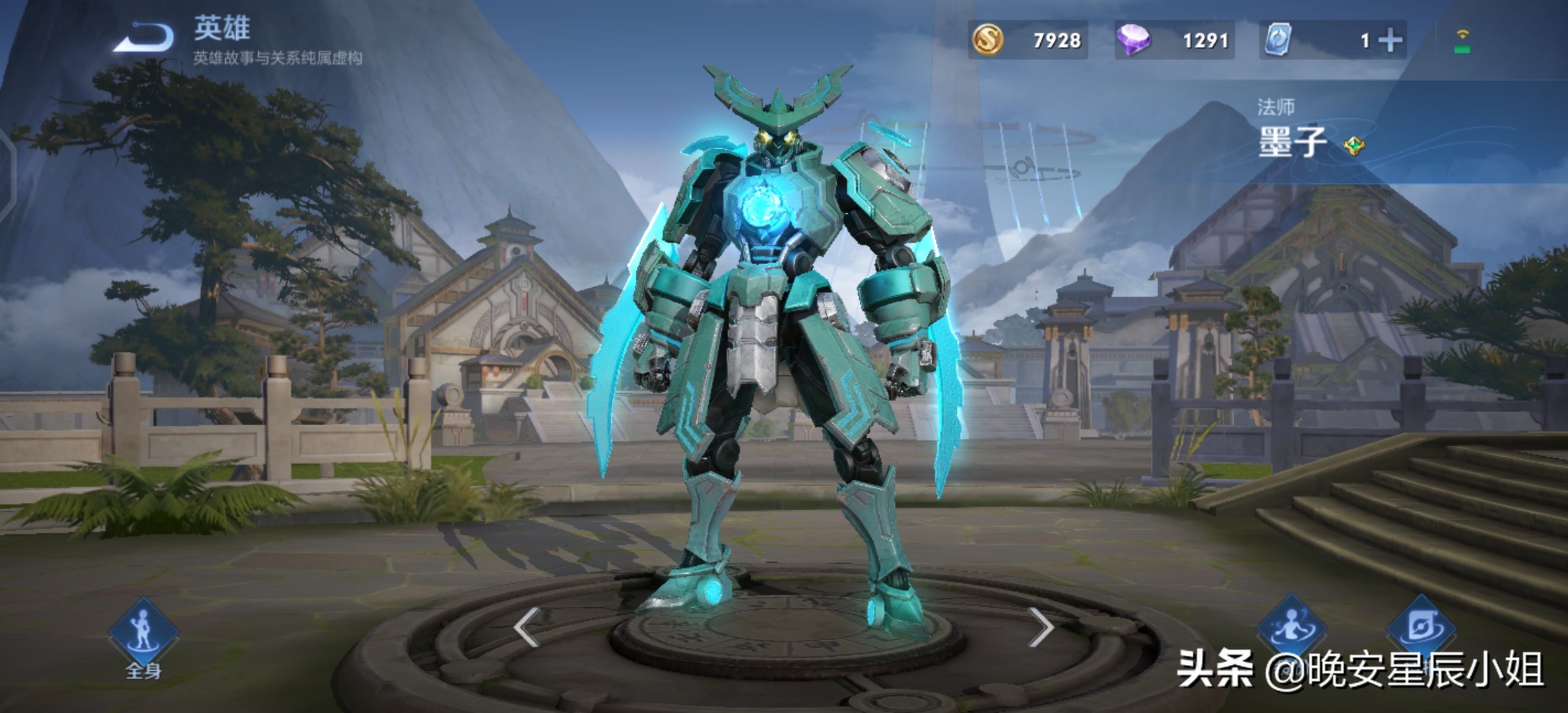Open the meditating figure icon button

pos(1291,627)
